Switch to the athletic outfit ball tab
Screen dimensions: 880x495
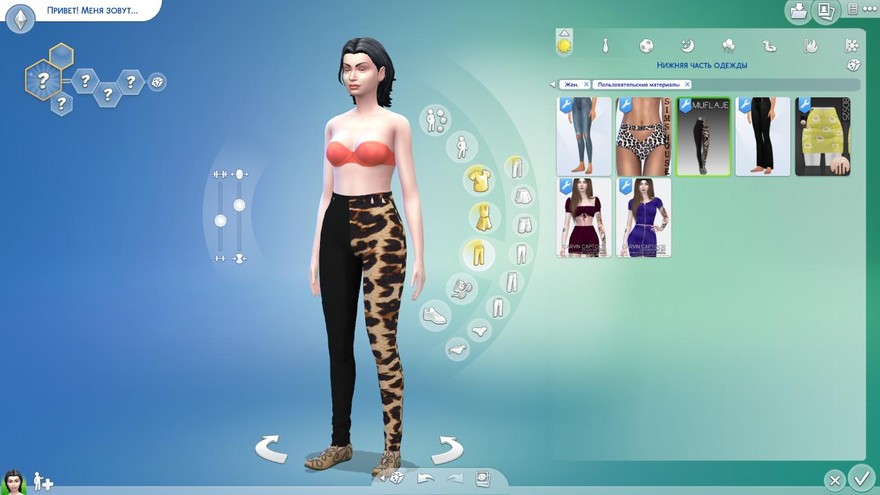click(646, 45)
